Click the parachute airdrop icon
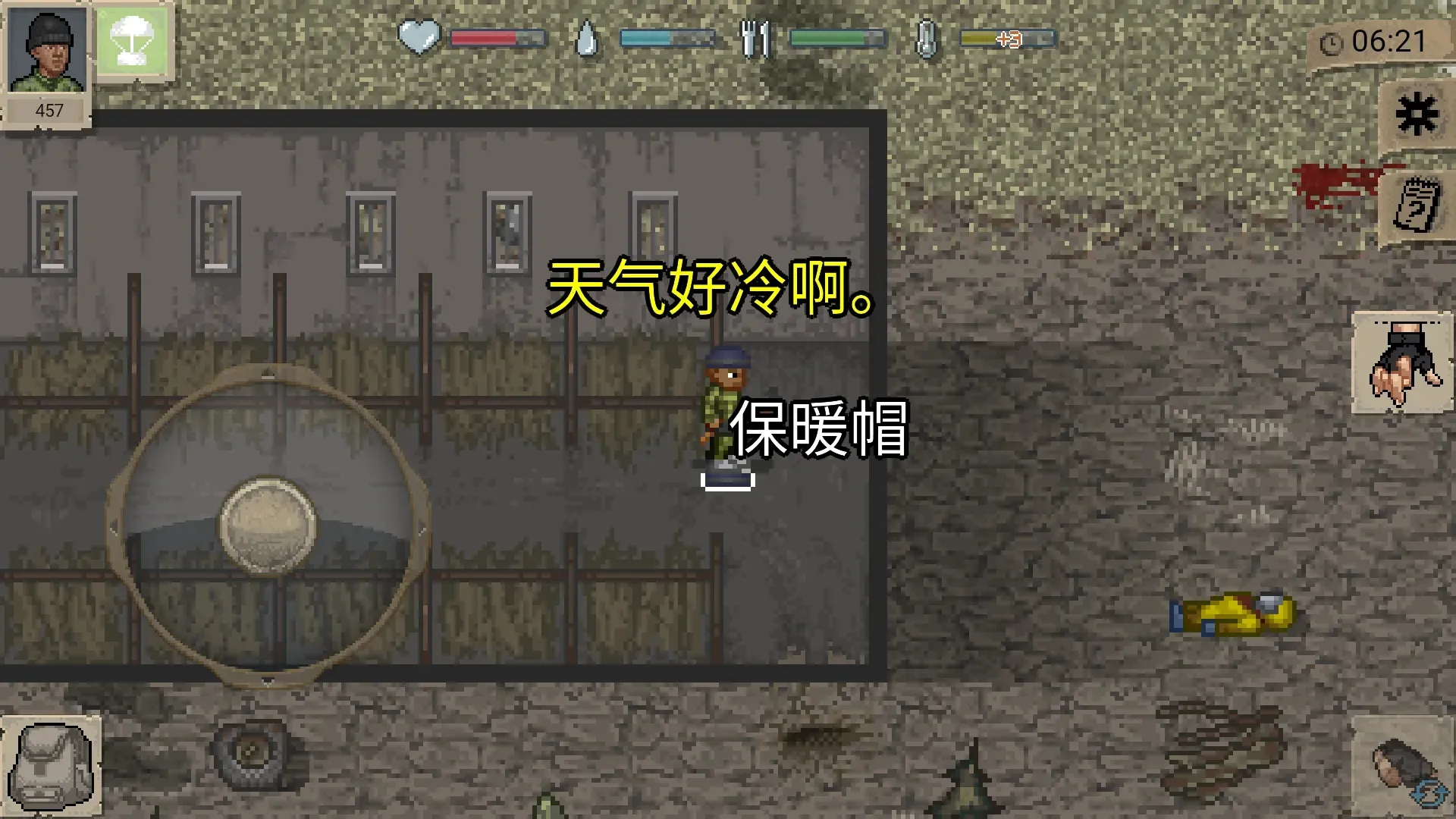The width and height of the screenshot is (1456, 819). click(x=131, y=41)
